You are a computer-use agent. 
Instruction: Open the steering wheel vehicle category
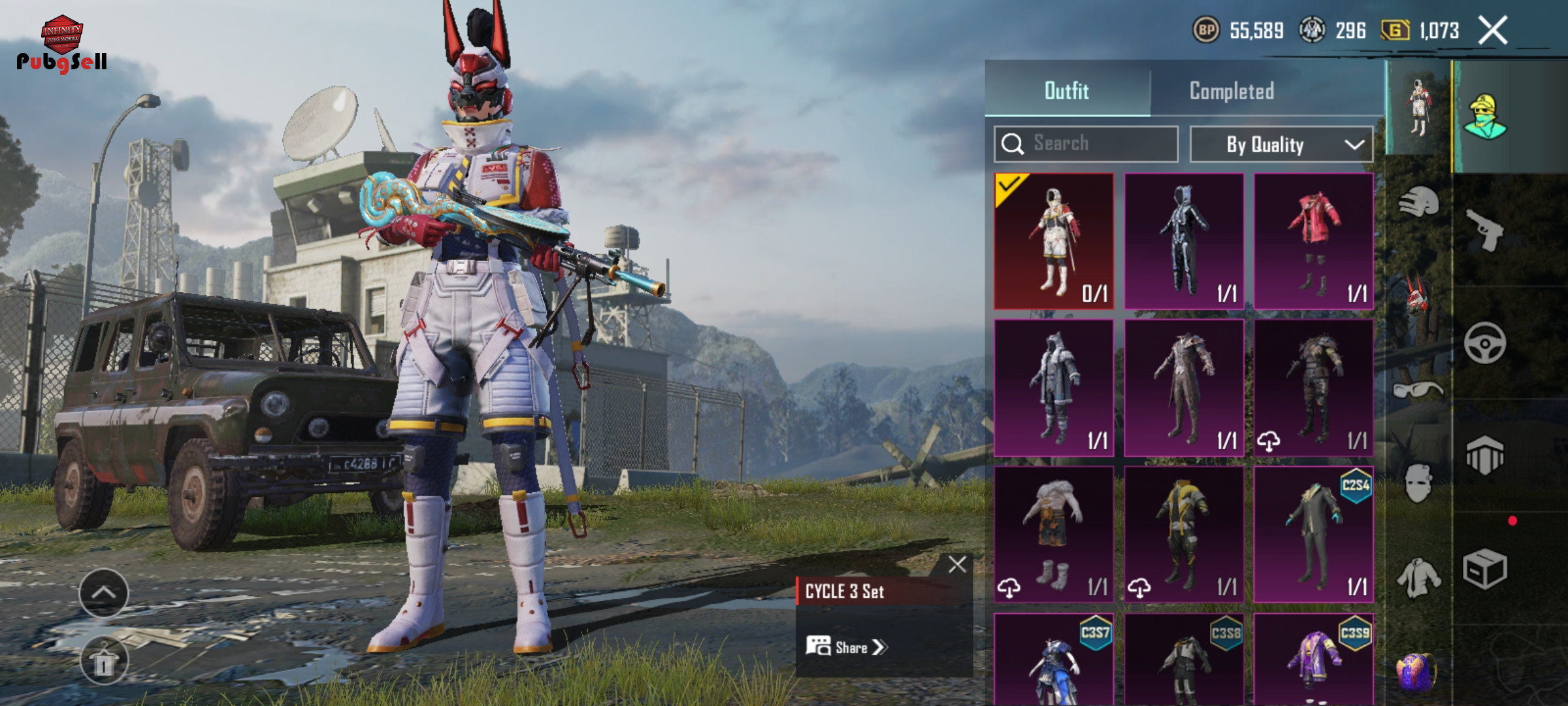(x=1484, y=343)
